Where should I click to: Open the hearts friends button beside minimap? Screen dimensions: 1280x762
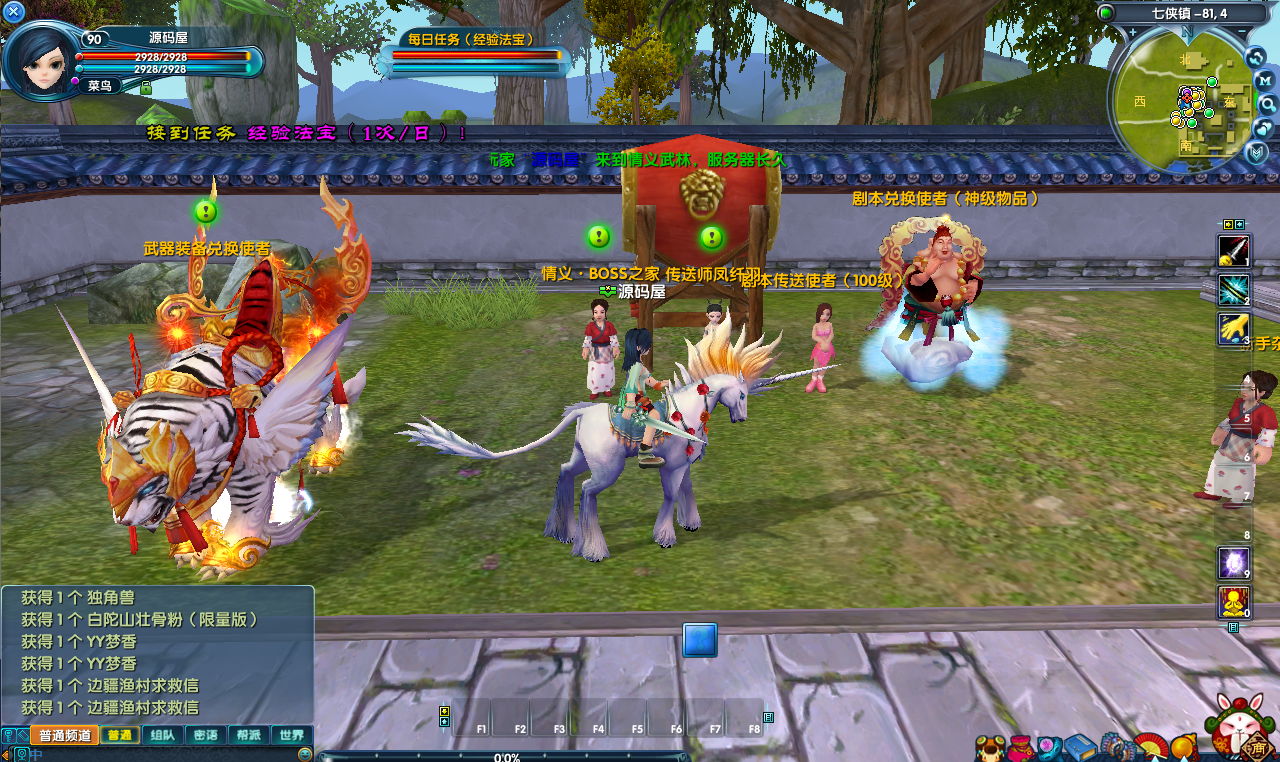click(1266, 128)
